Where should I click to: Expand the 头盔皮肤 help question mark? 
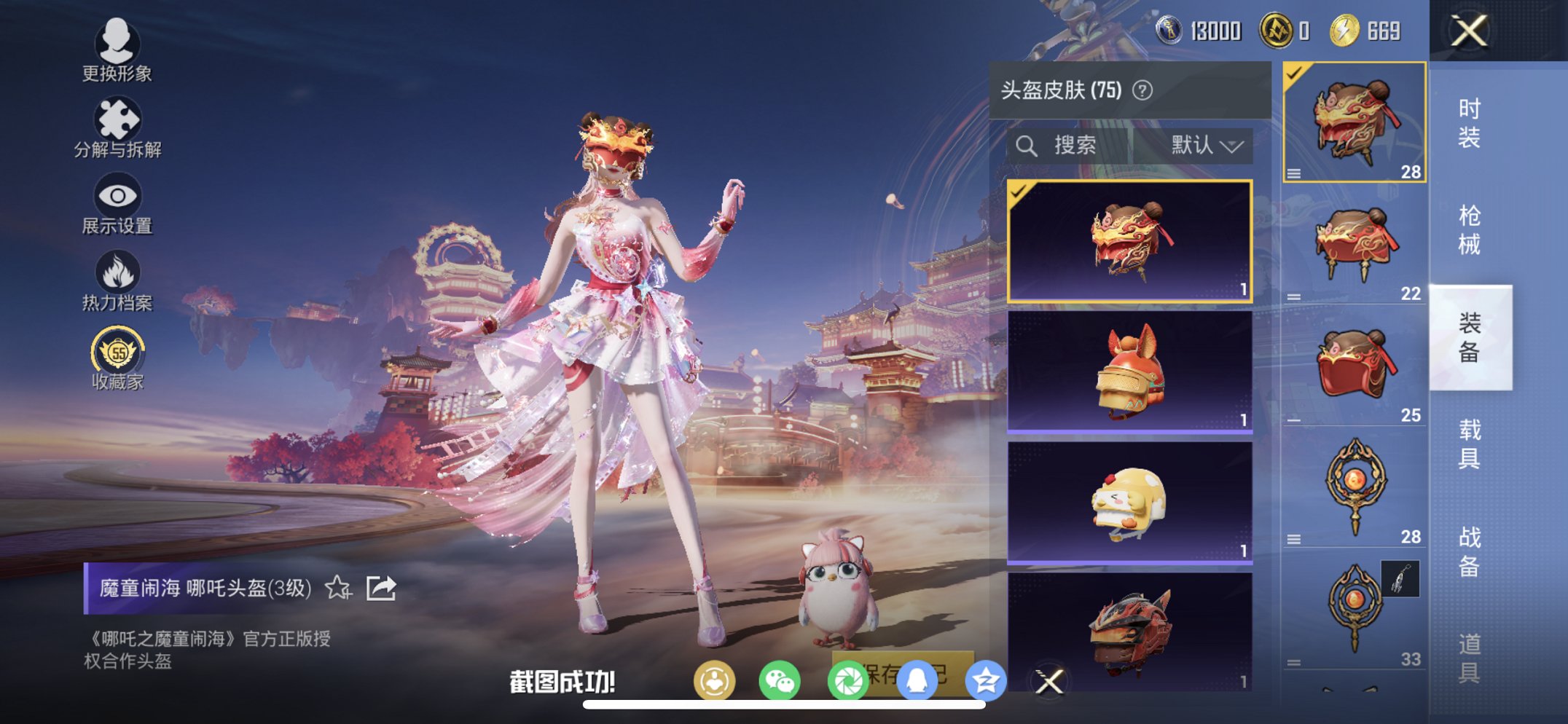[1142, 91]
